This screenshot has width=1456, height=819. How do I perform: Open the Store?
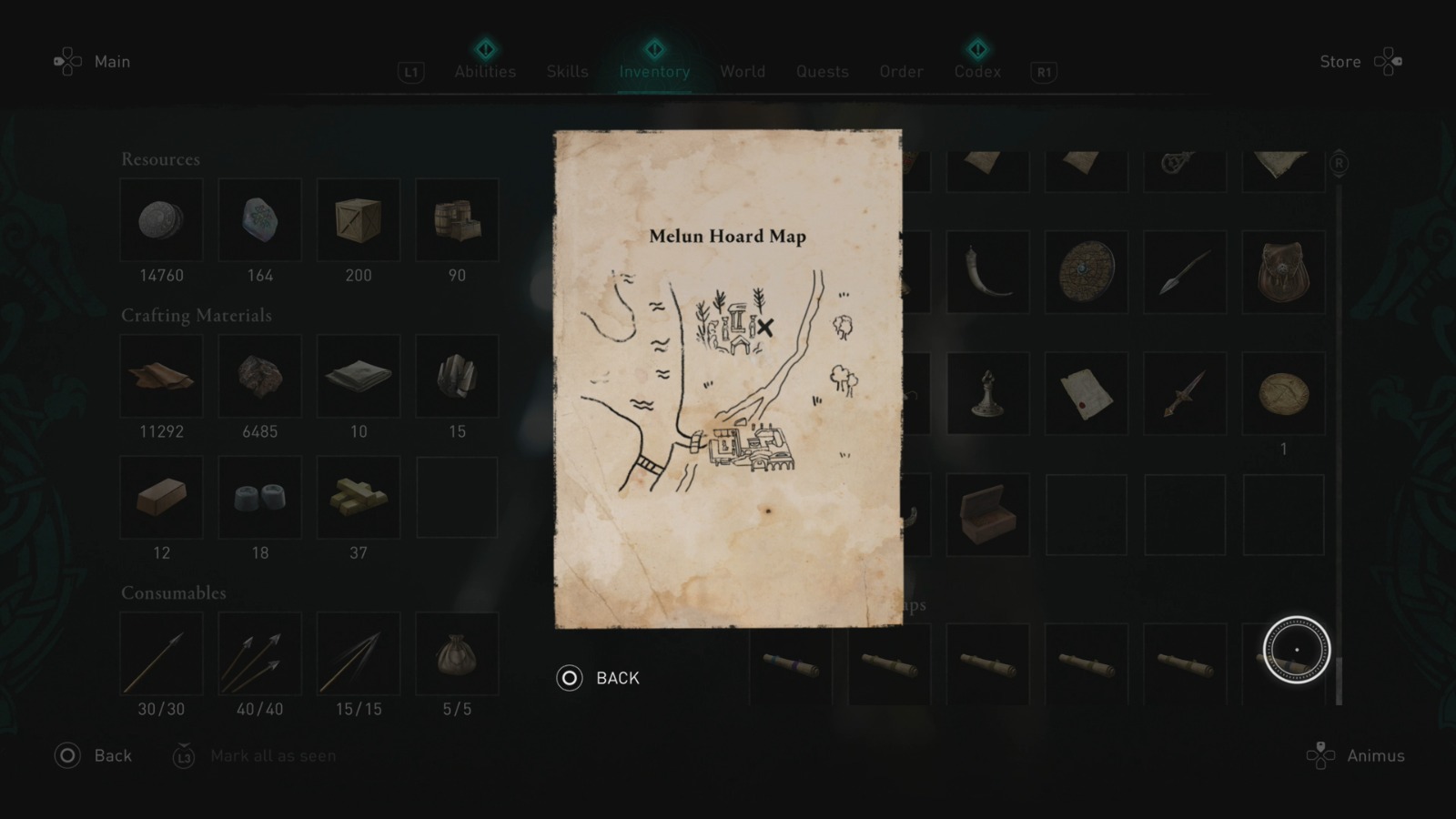click(1340, 61)
